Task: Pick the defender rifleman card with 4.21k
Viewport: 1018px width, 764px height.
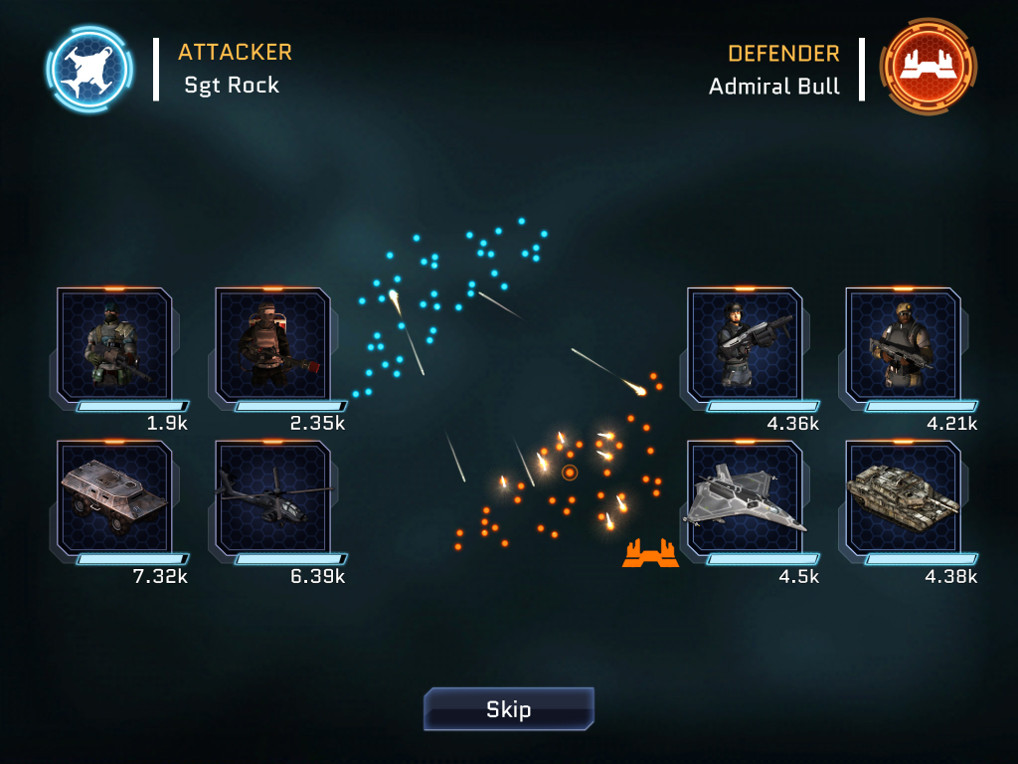Action: point(903,345)
